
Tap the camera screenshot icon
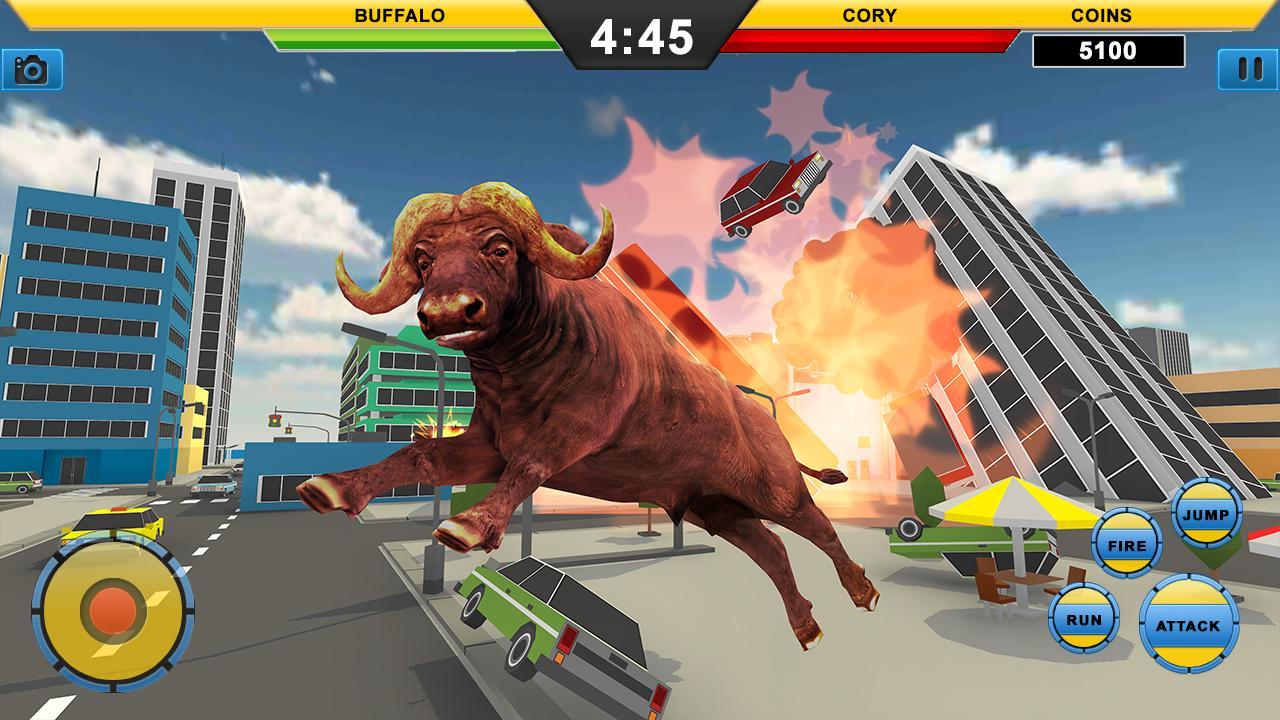31,70
